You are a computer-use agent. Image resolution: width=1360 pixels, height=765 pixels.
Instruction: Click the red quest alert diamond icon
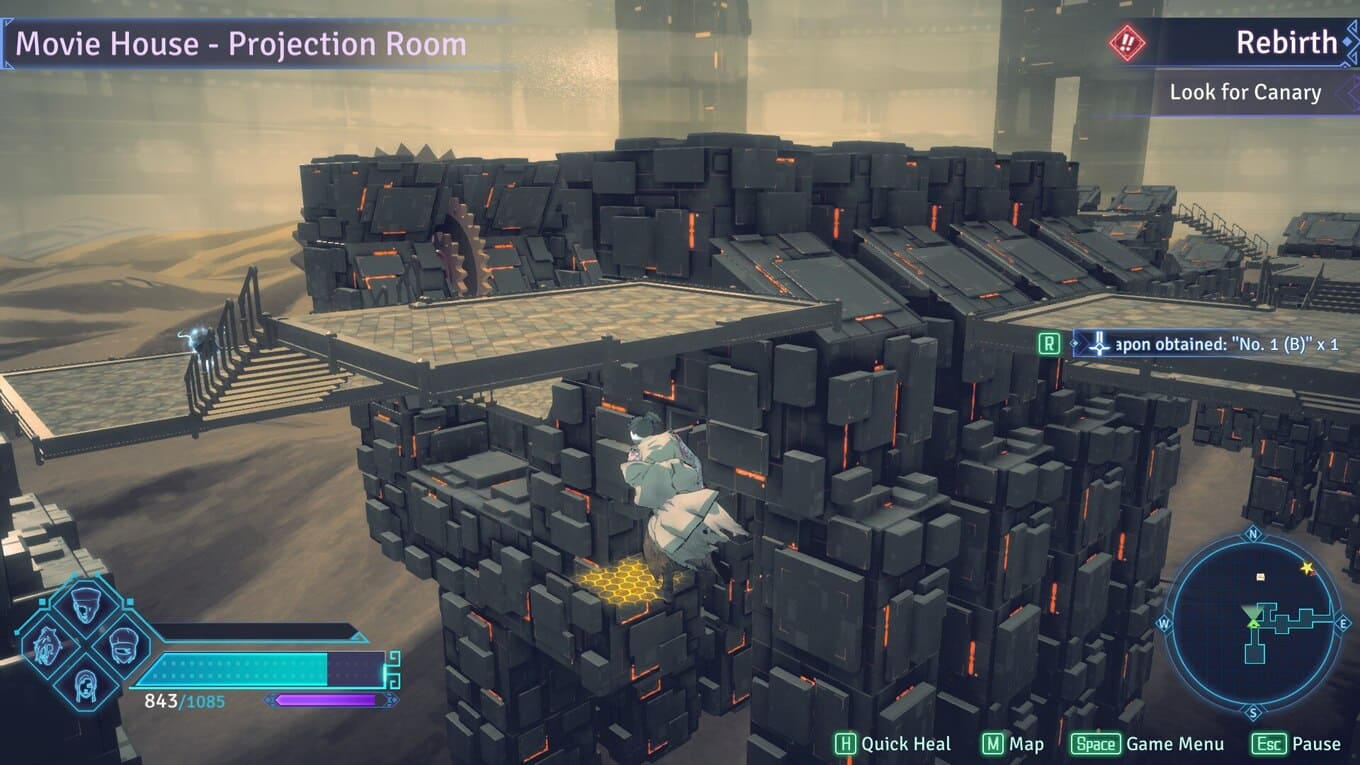pos(1127,43)
